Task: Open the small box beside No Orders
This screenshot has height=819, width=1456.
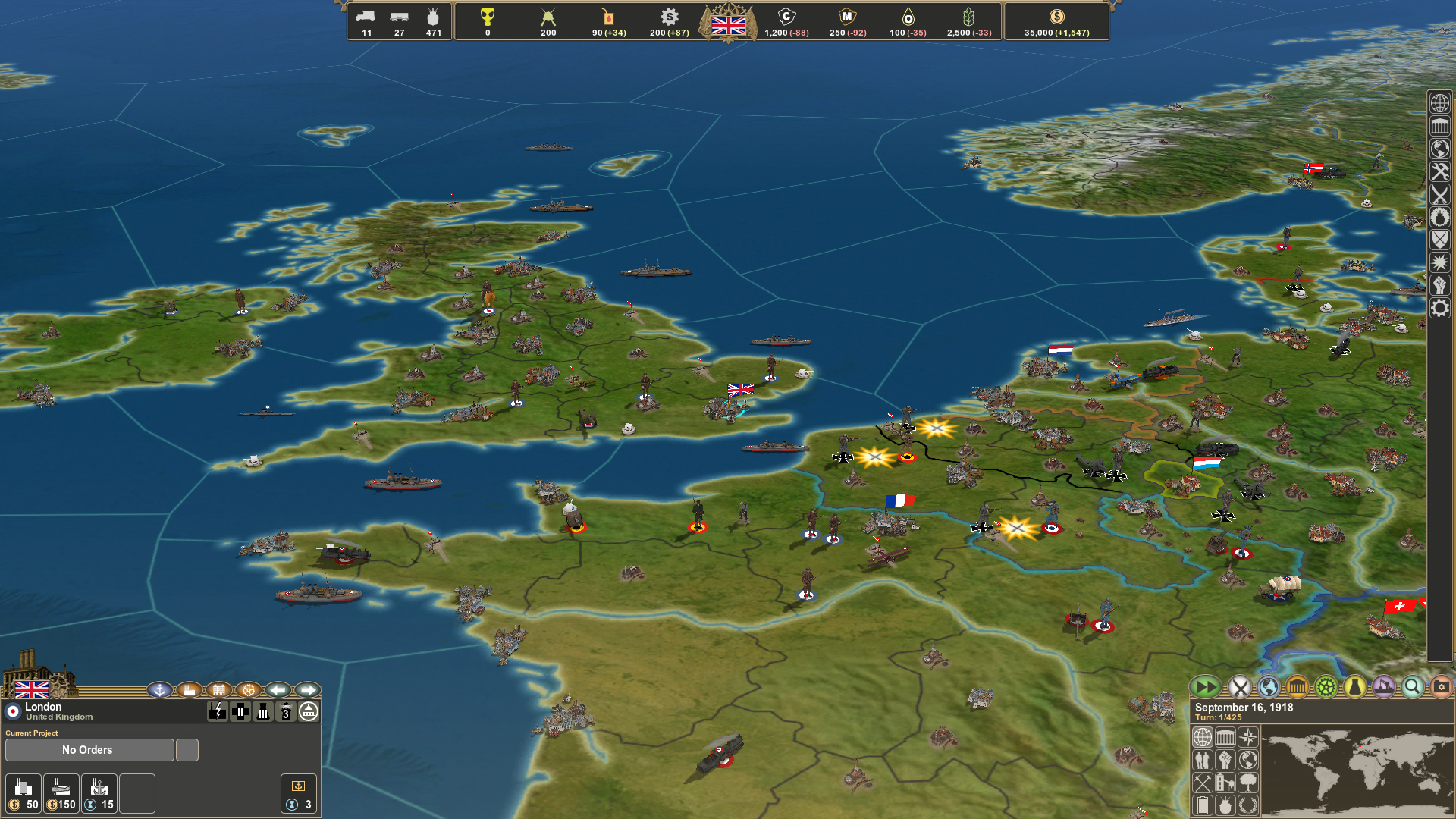Action: tap(186, 749)
